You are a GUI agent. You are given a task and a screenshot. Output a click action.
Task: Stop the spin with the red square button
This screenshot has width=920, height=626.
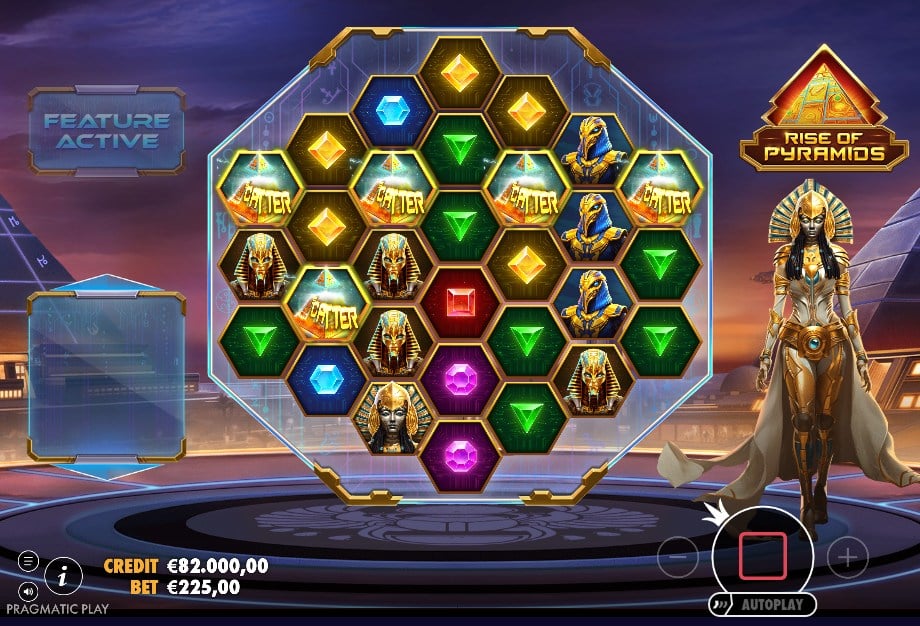coord(762,556)
